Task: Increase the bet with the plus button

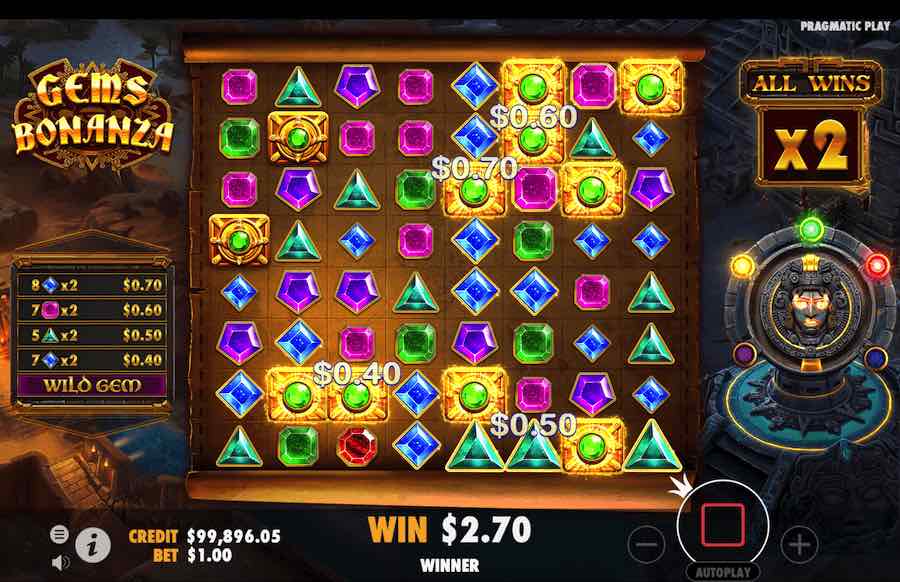Action: click(x=799, y=544)
